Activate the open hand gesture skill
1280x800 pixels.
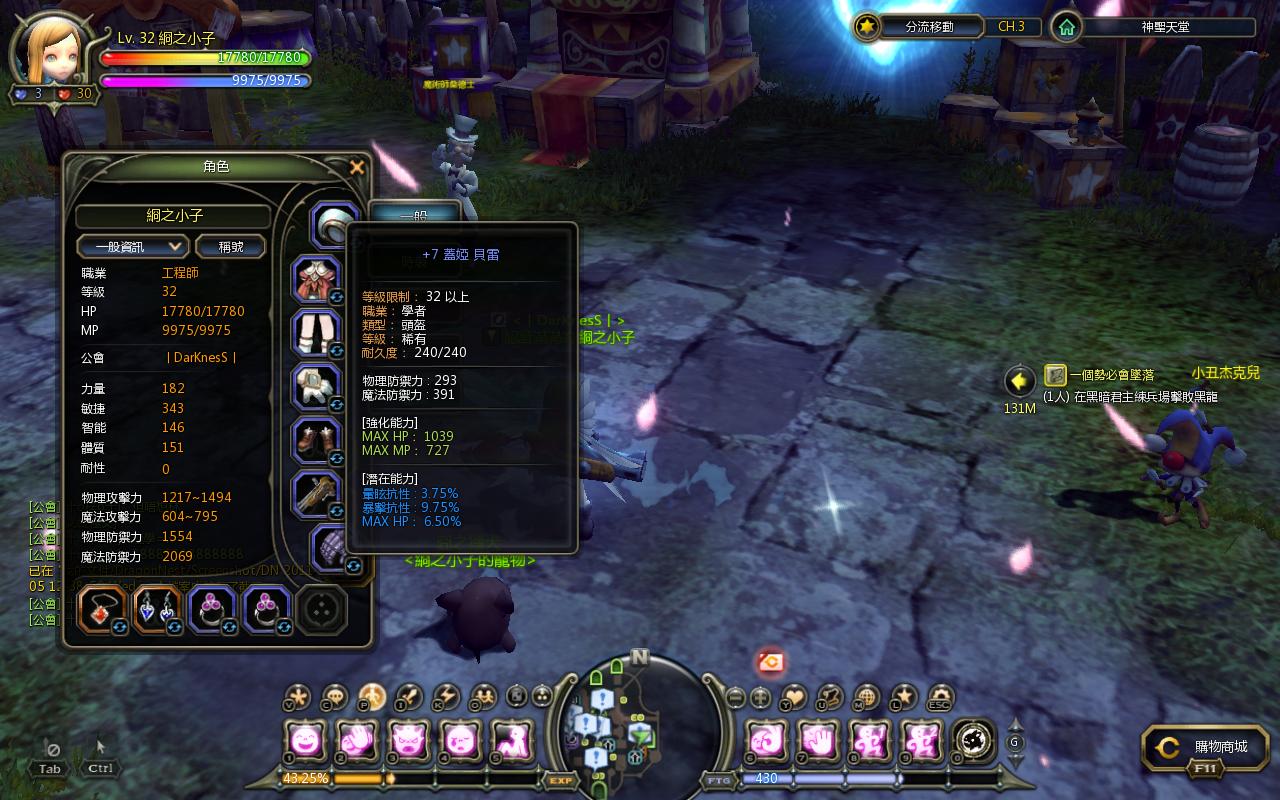click(x=817, y=741)
